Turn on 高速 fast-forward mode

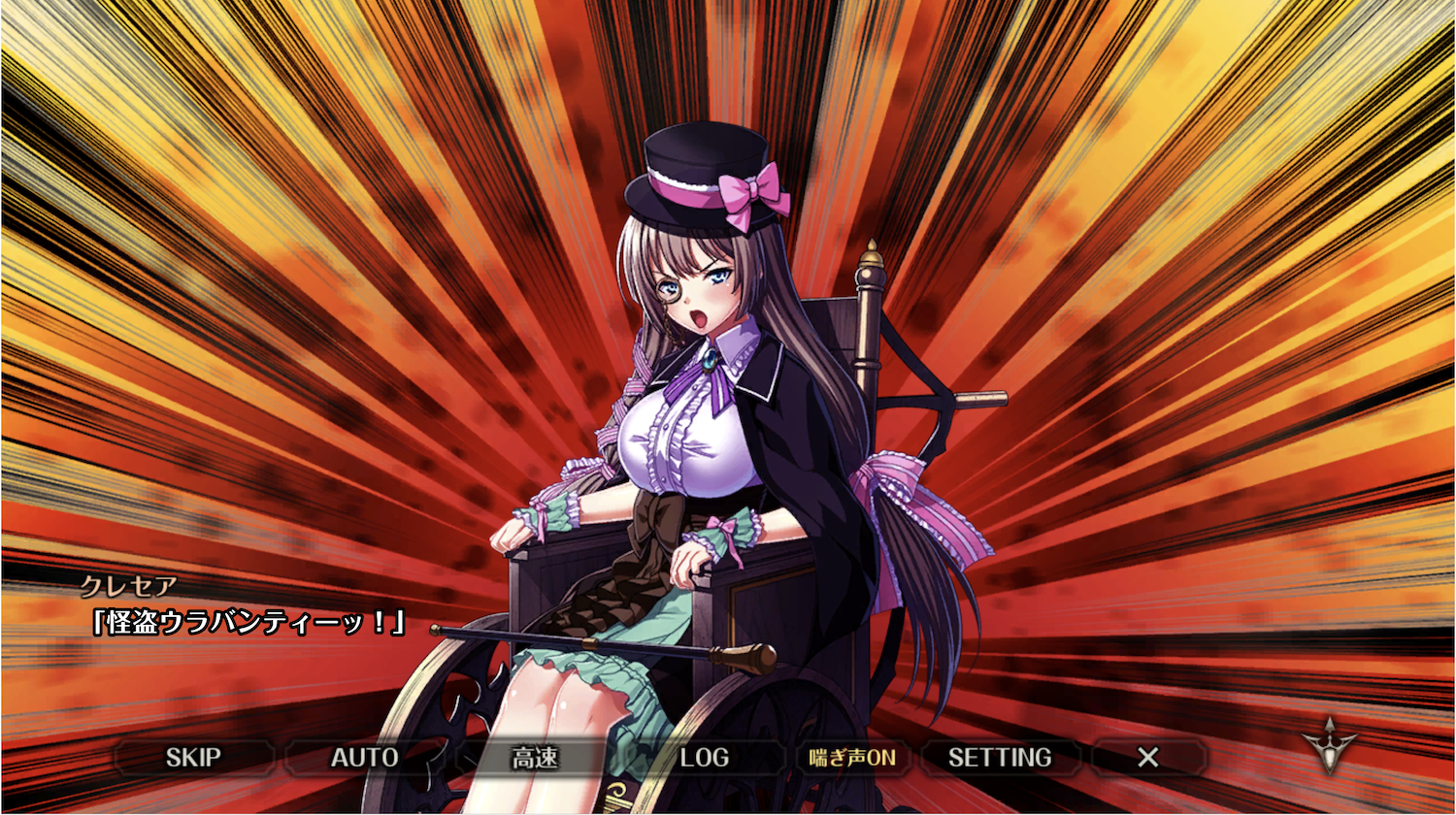[535, 758]
